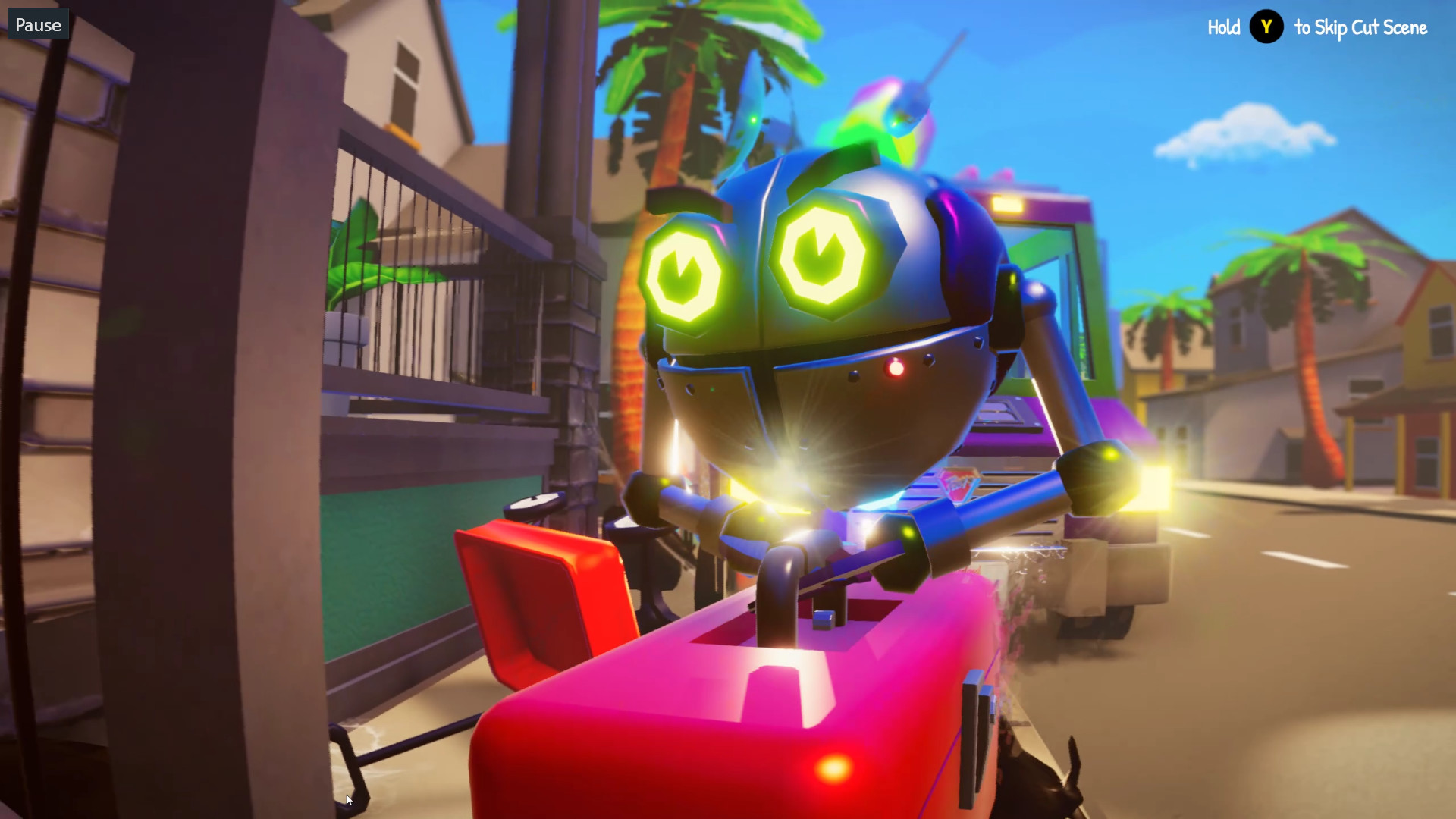Click the Y controller button icon
Image resolution: width=1456 pixels, height=819 pixels.
coord(1266,27)
